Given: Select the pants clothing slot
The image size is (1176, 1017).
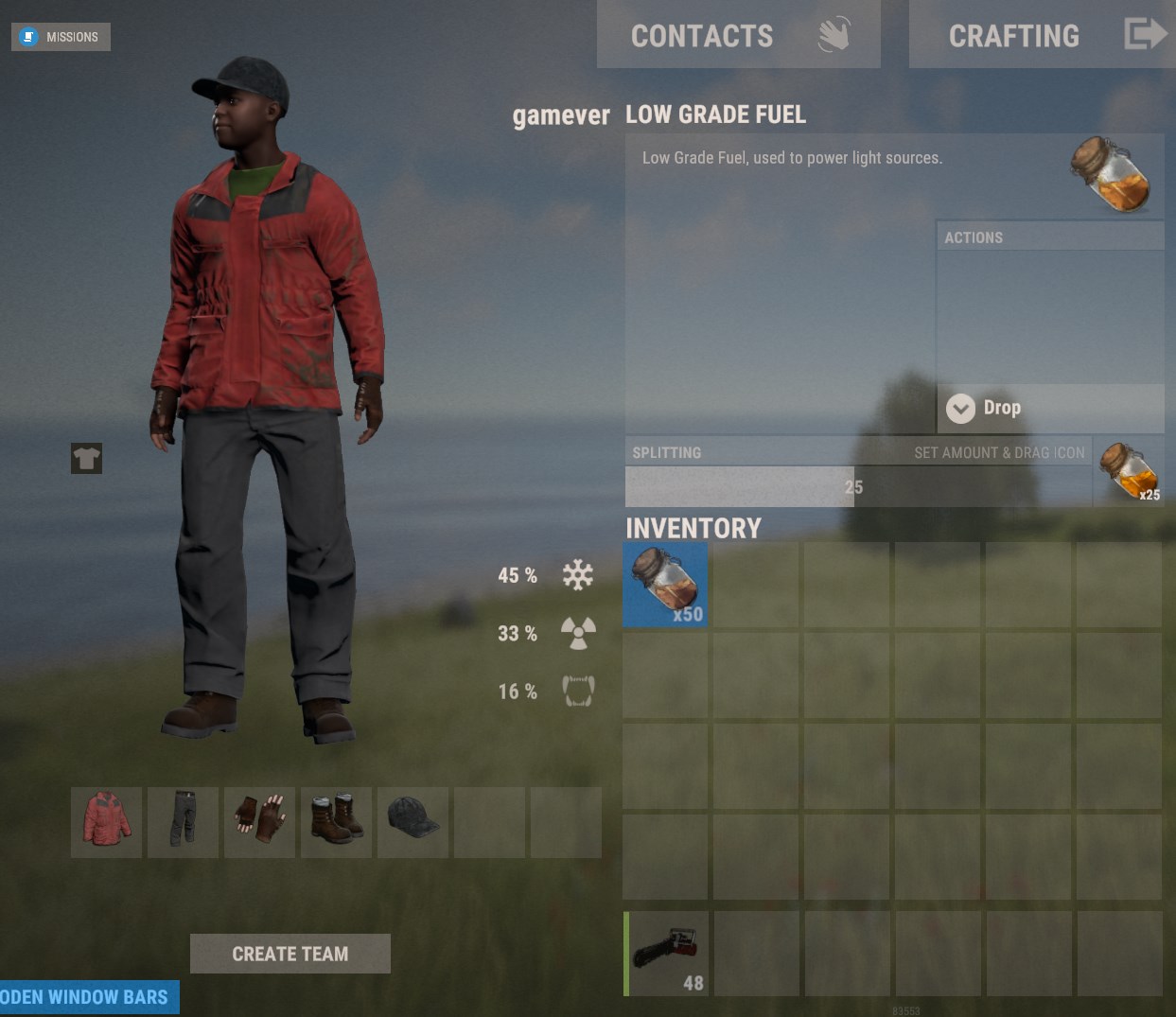Looking at the screenshot, I should point(184,822).
